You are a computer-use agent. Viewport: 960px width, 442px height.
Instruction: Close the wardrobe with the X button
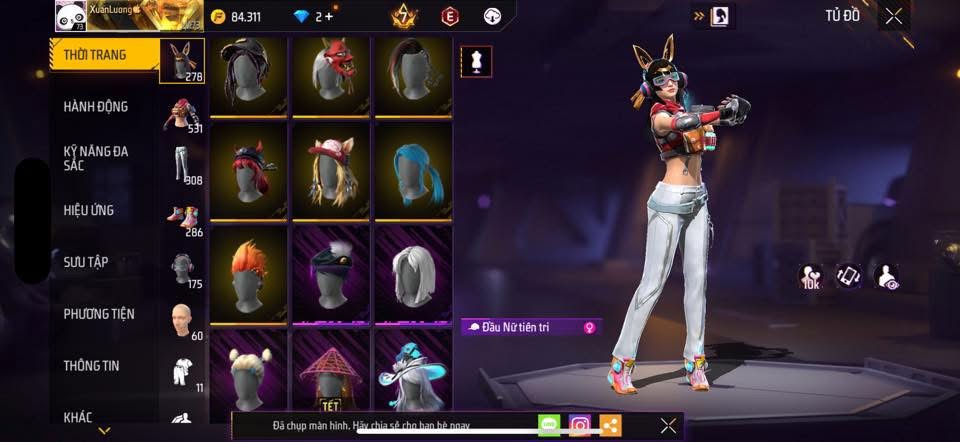click(893, 15)
